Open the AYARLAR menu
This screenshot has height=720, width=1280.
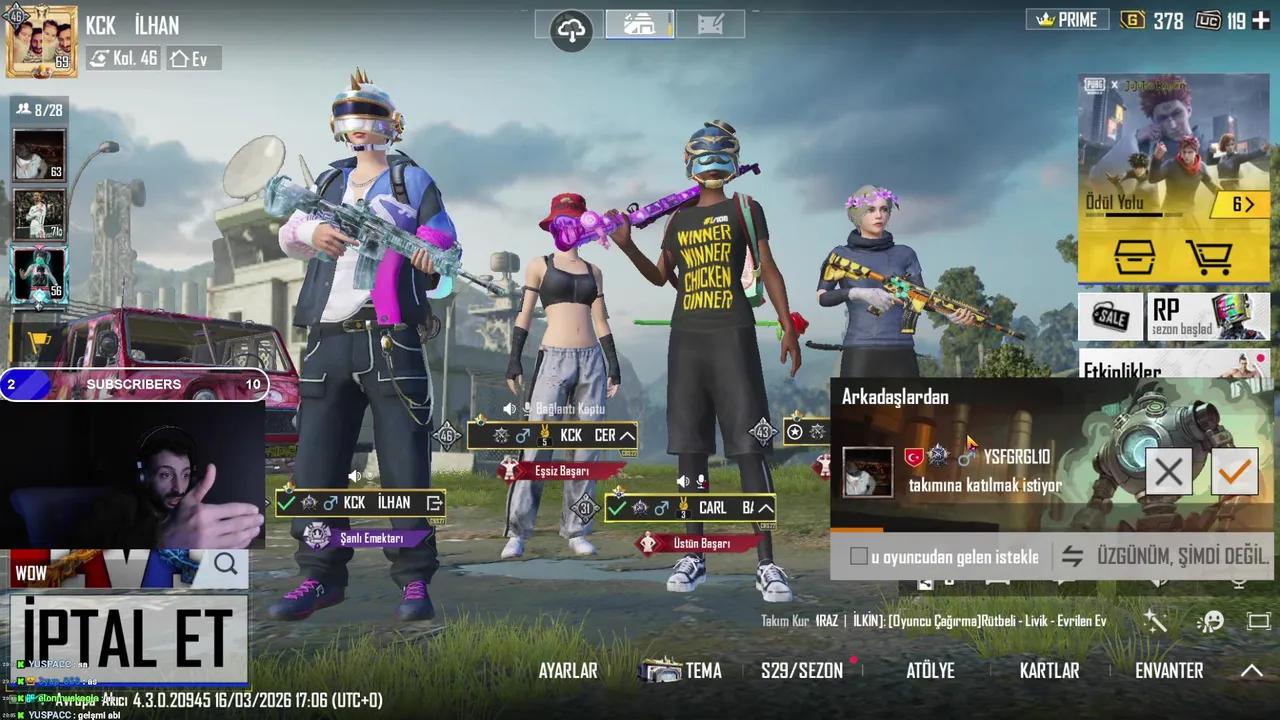pyautogui.click(x=567, y=671)
